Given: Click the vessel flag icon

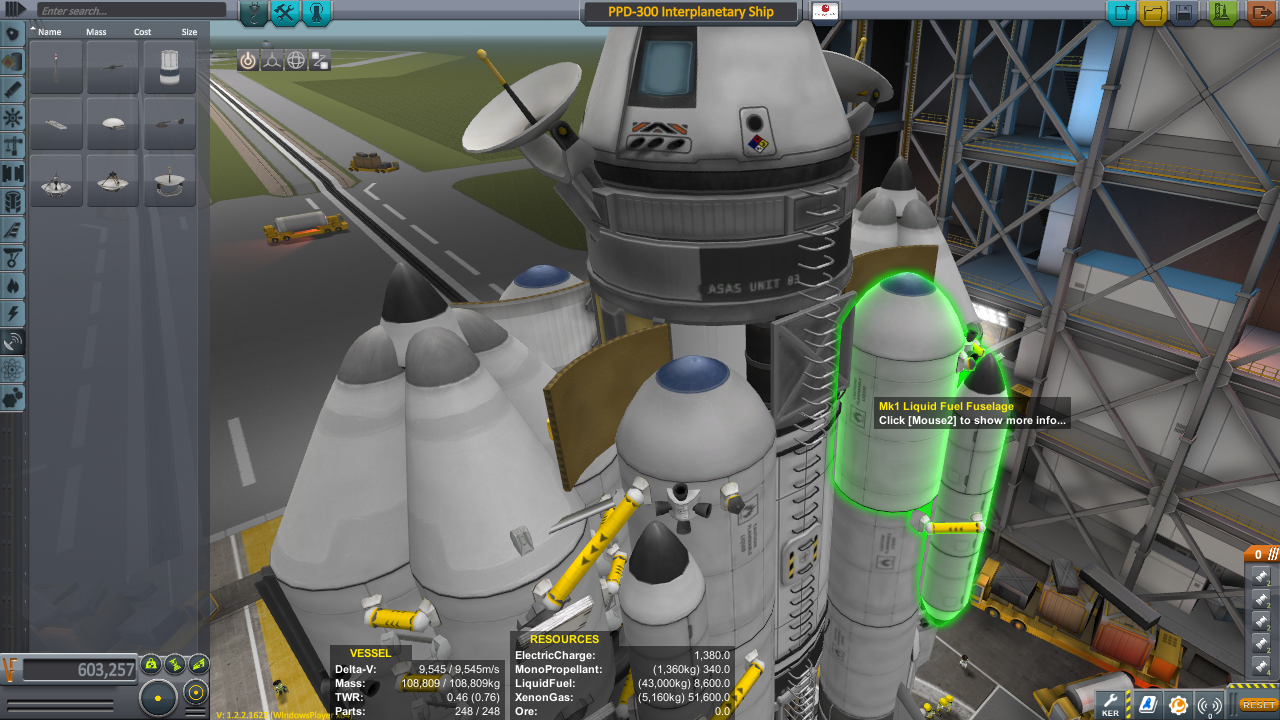Looking at the screenshot, I should click(825, 12).
